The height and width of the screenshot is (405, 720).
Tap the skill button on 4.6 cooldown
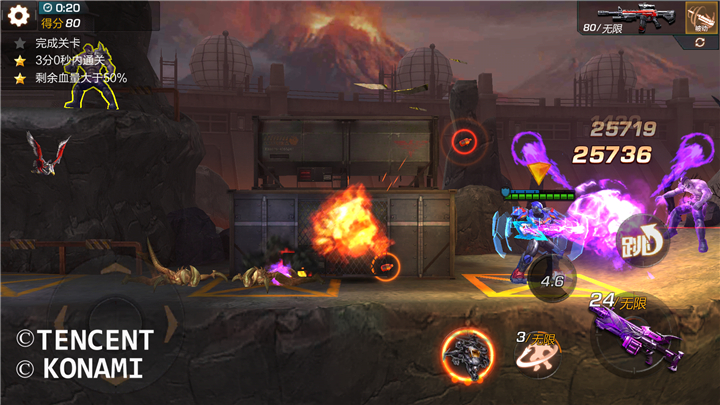[552, 280]
